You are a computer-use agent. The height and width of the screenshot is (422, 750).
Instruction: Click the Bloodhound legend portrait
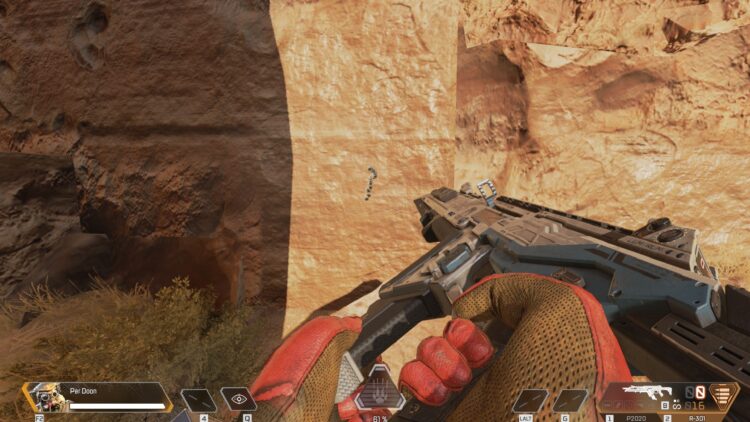point(44,397)
